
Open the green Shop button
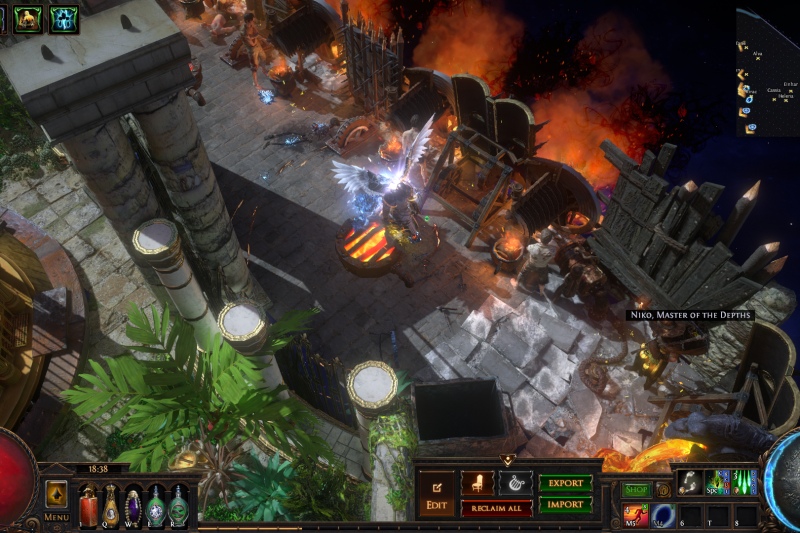click(637, 490)
